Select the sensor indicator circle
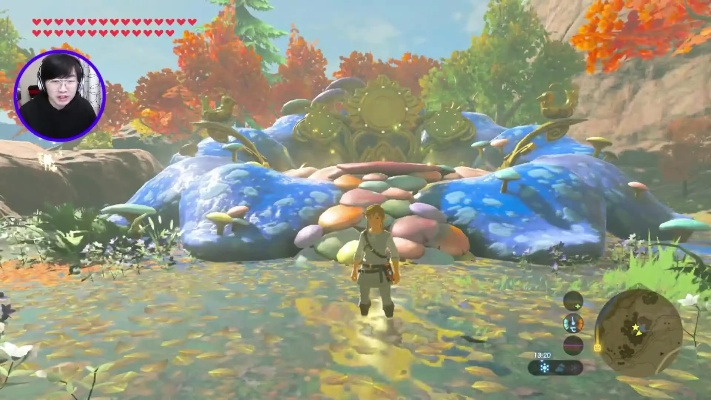 (573, 300)
